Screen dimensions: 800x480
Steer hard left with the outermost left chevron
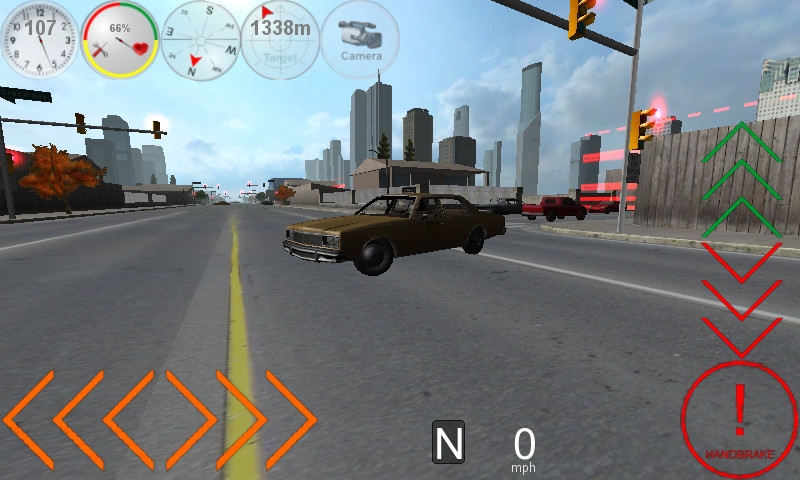[28, 419]
